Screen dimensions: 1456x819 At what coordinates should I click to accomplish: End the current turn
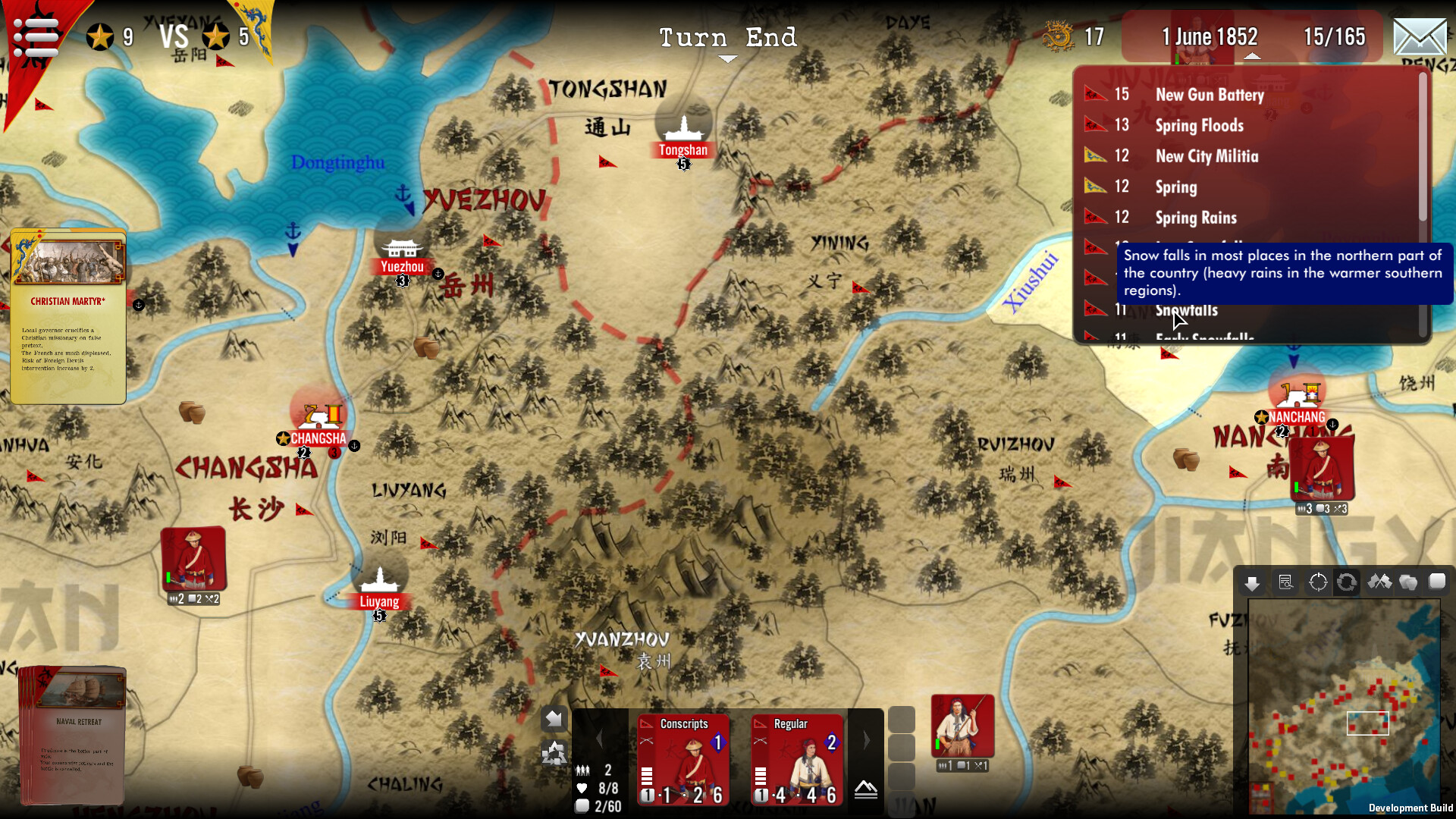tap(727, 38)
